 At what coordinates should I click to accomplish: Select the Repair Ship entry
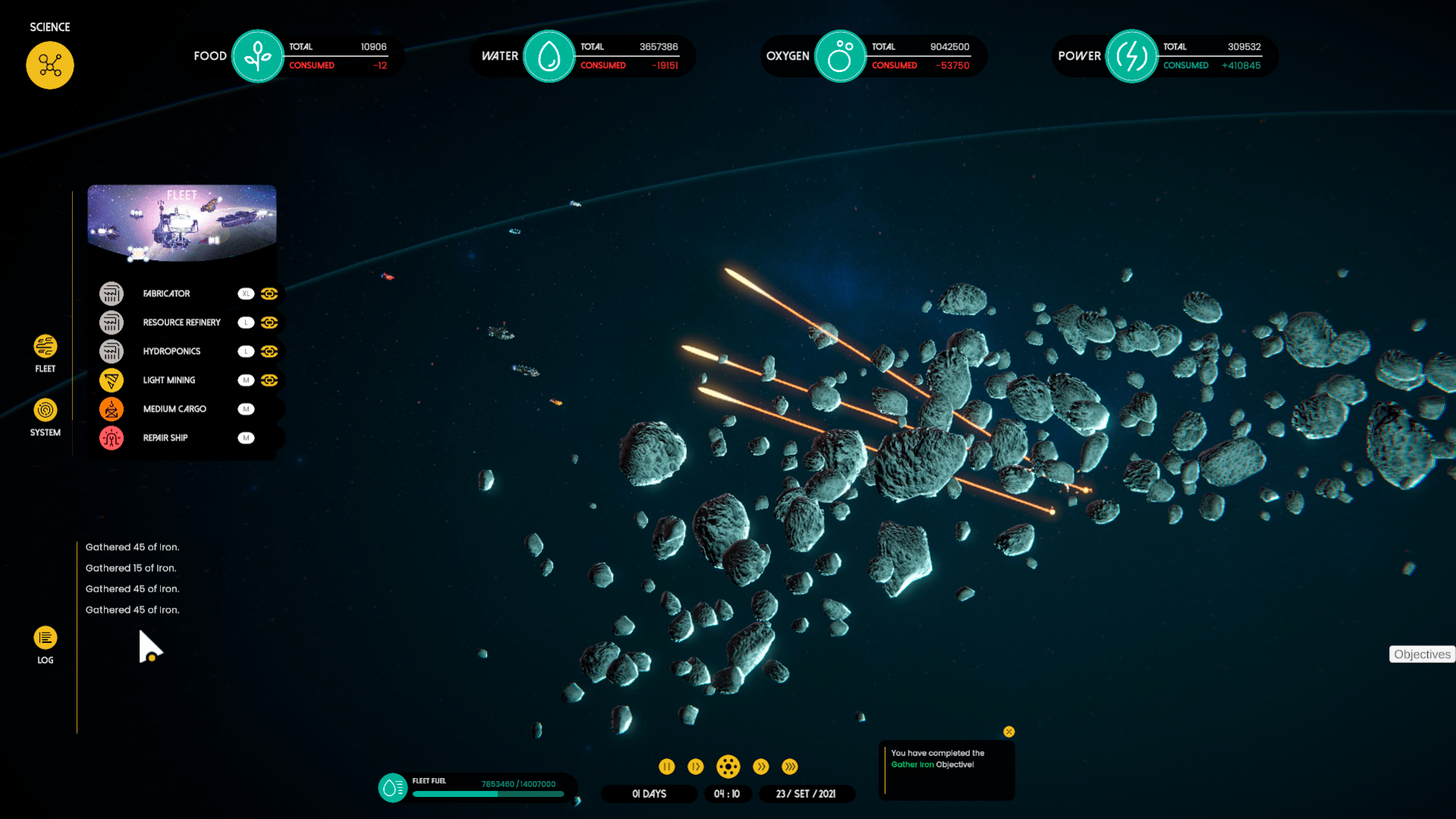coord(165,438)
